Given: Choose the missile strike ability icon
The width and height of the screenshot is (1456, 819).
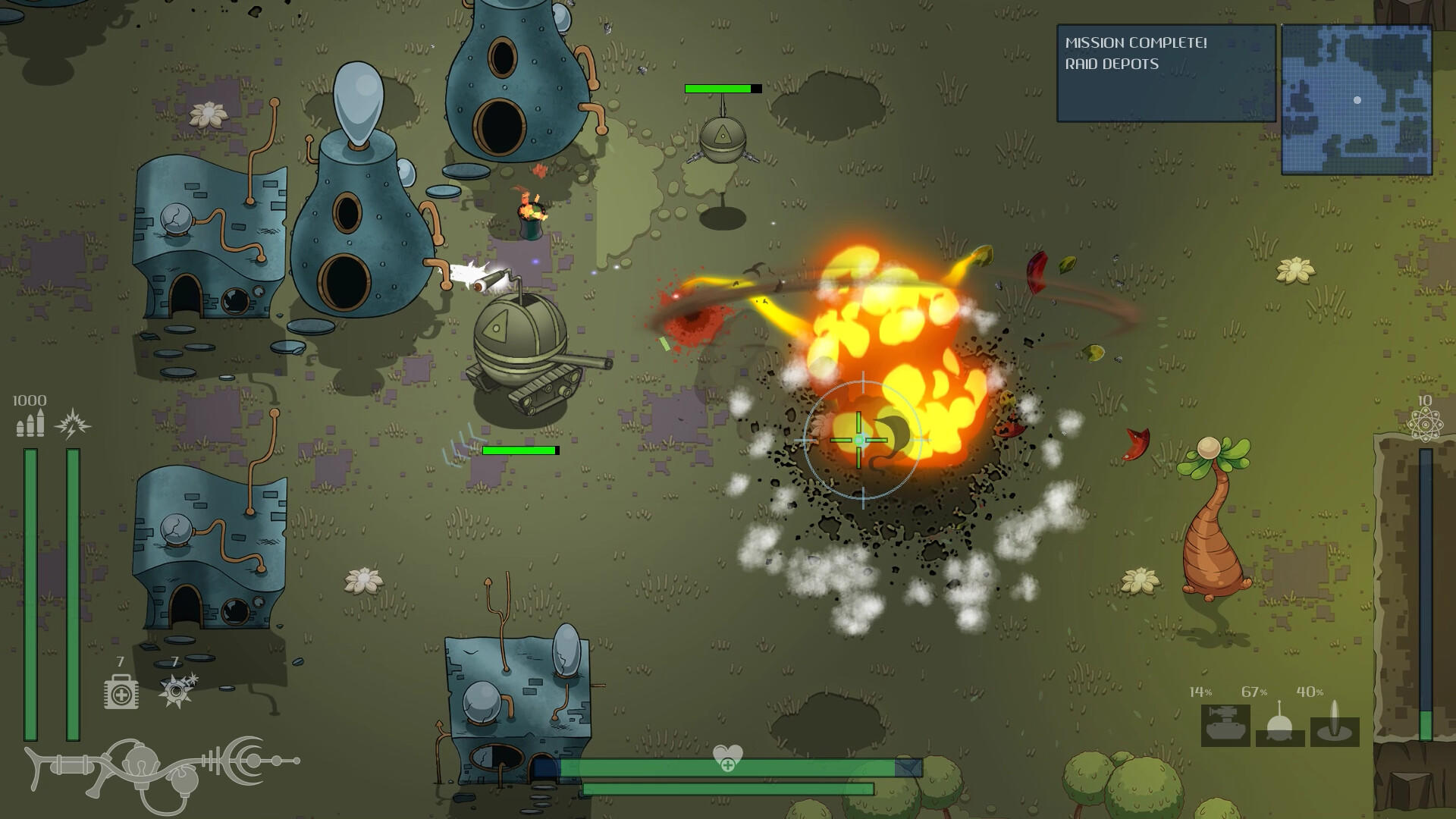Looking at the screenshot, I should point(1335,725).
